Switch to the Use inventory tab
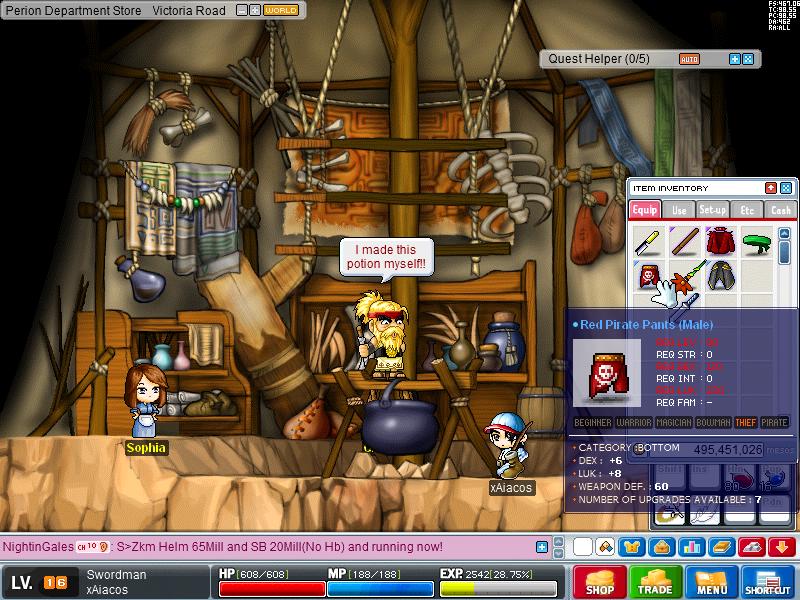The height and width of the screenshot is (600, 800). tap(679, 210)
